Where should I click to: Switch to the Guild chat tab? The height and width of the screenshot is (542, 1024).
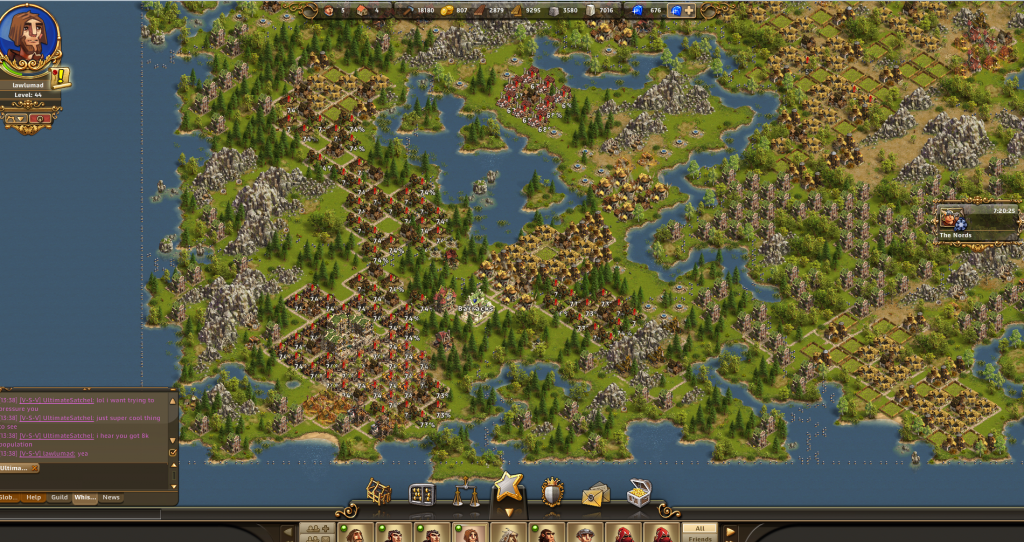coord(60,497)
